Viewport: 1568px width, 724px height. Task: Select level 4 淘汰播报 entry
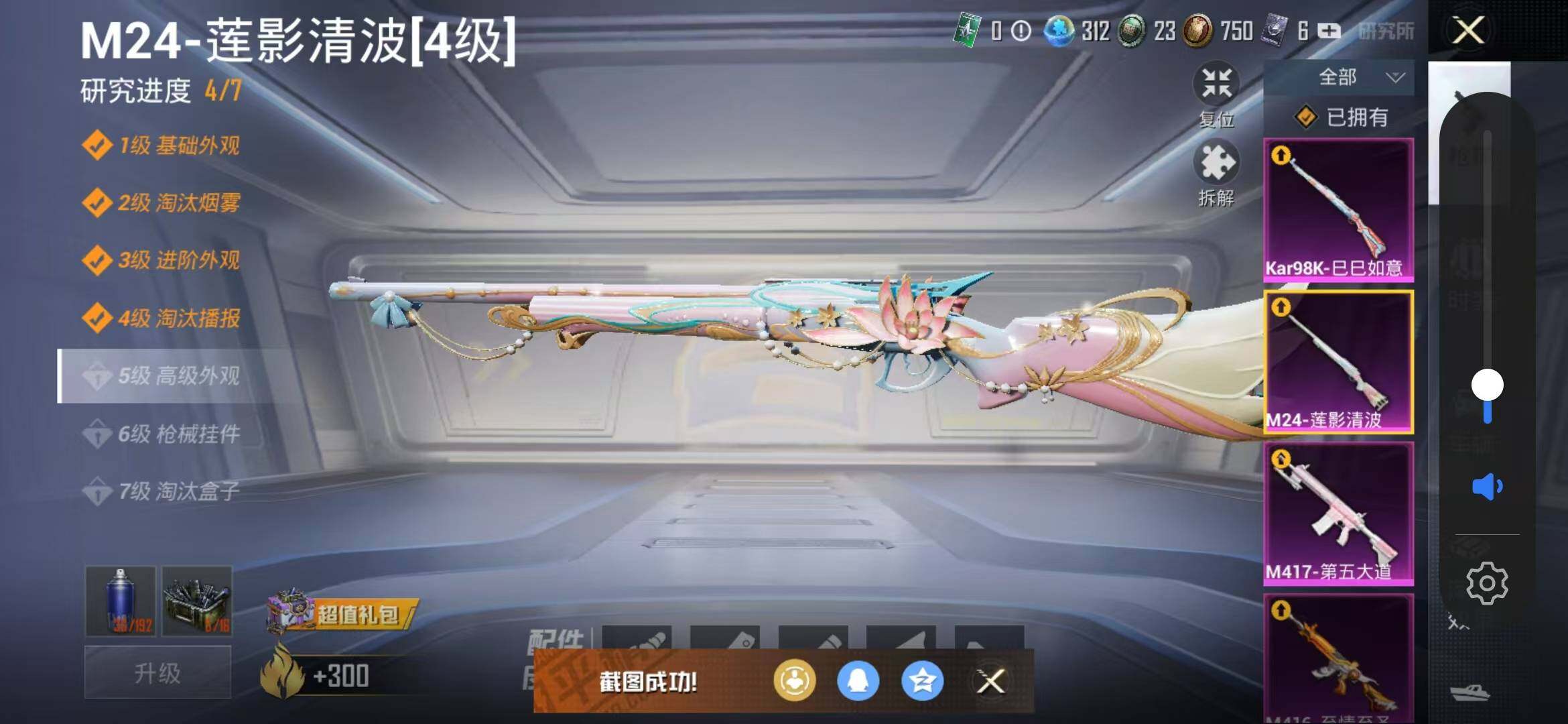[161, 318]
